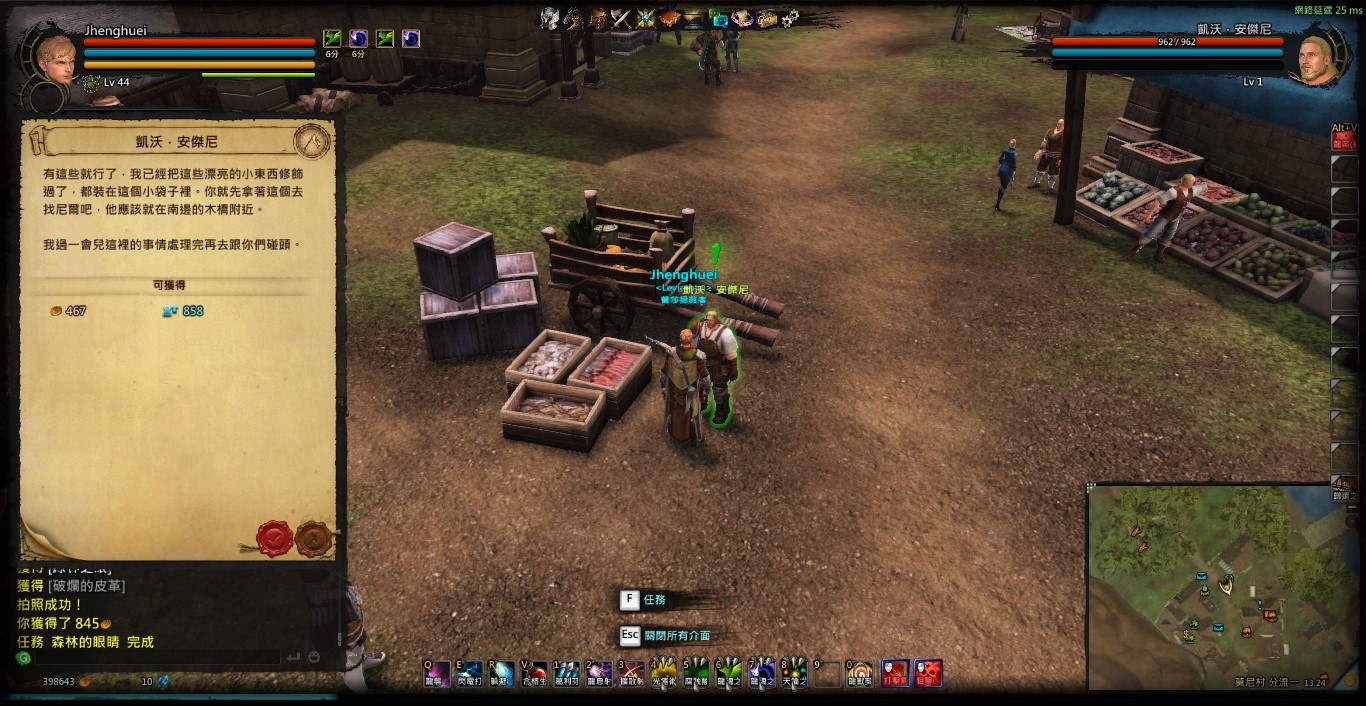Screen dimensions: 1366x706
Task: Open the chat emoji picker
Action: (x=314, y=657)
